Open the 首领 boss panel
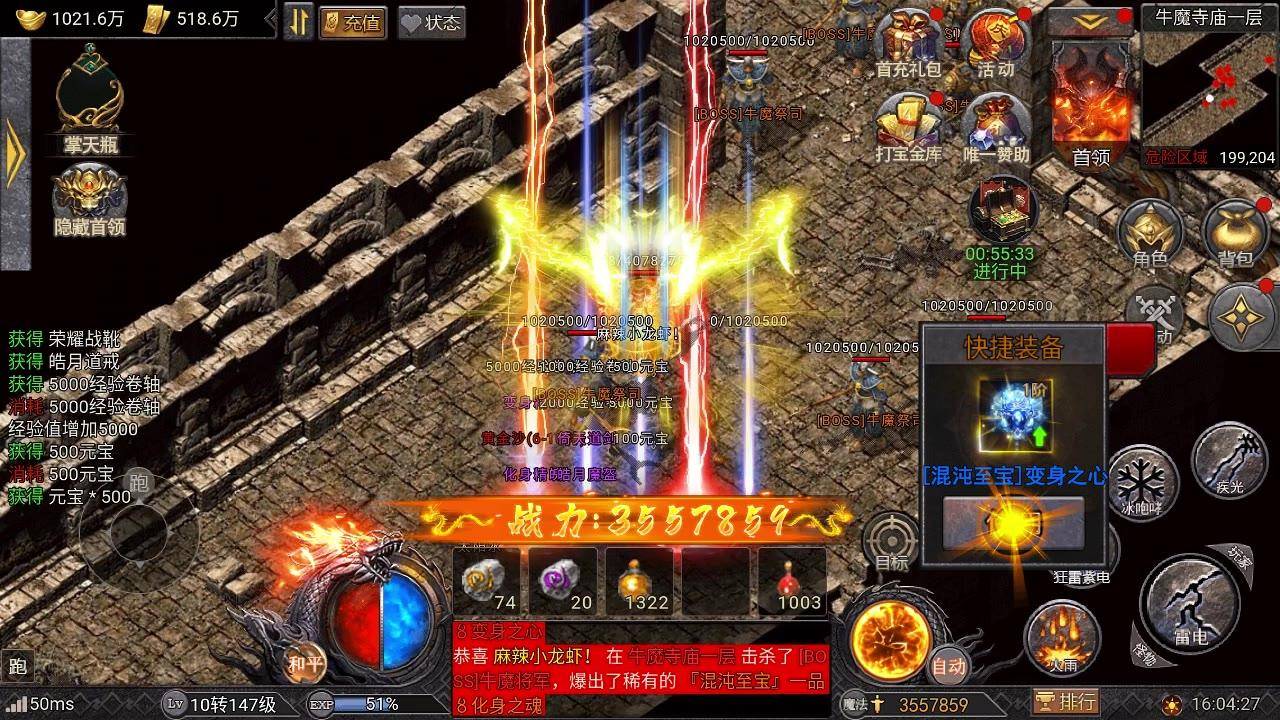Image resolution: width=1280 pixels, height=720 pixels. click(1091, 105)
